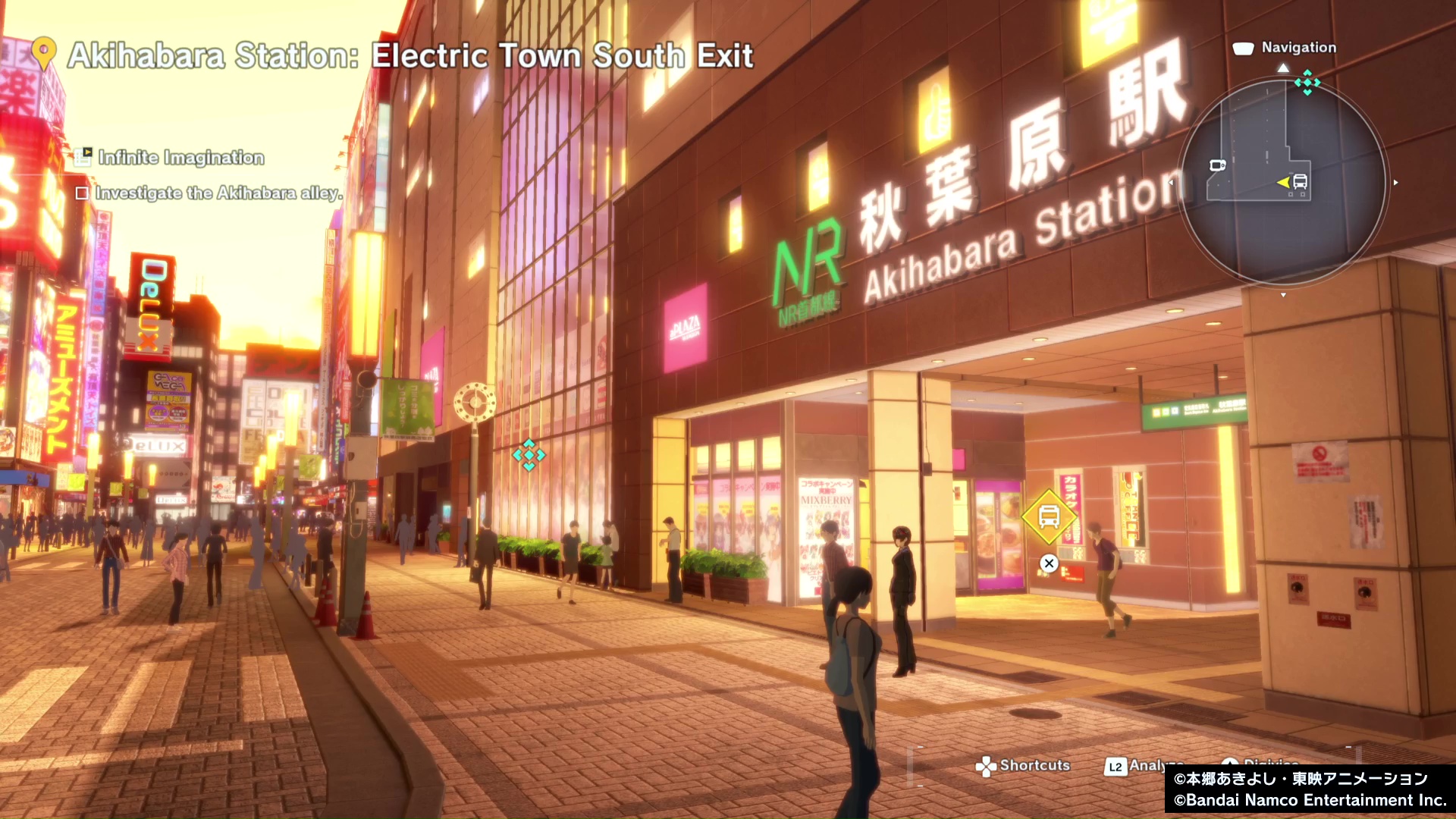Select the handheld device icon on the minimap
Screen dimensions: 1456x819
tap(1217, 165)
